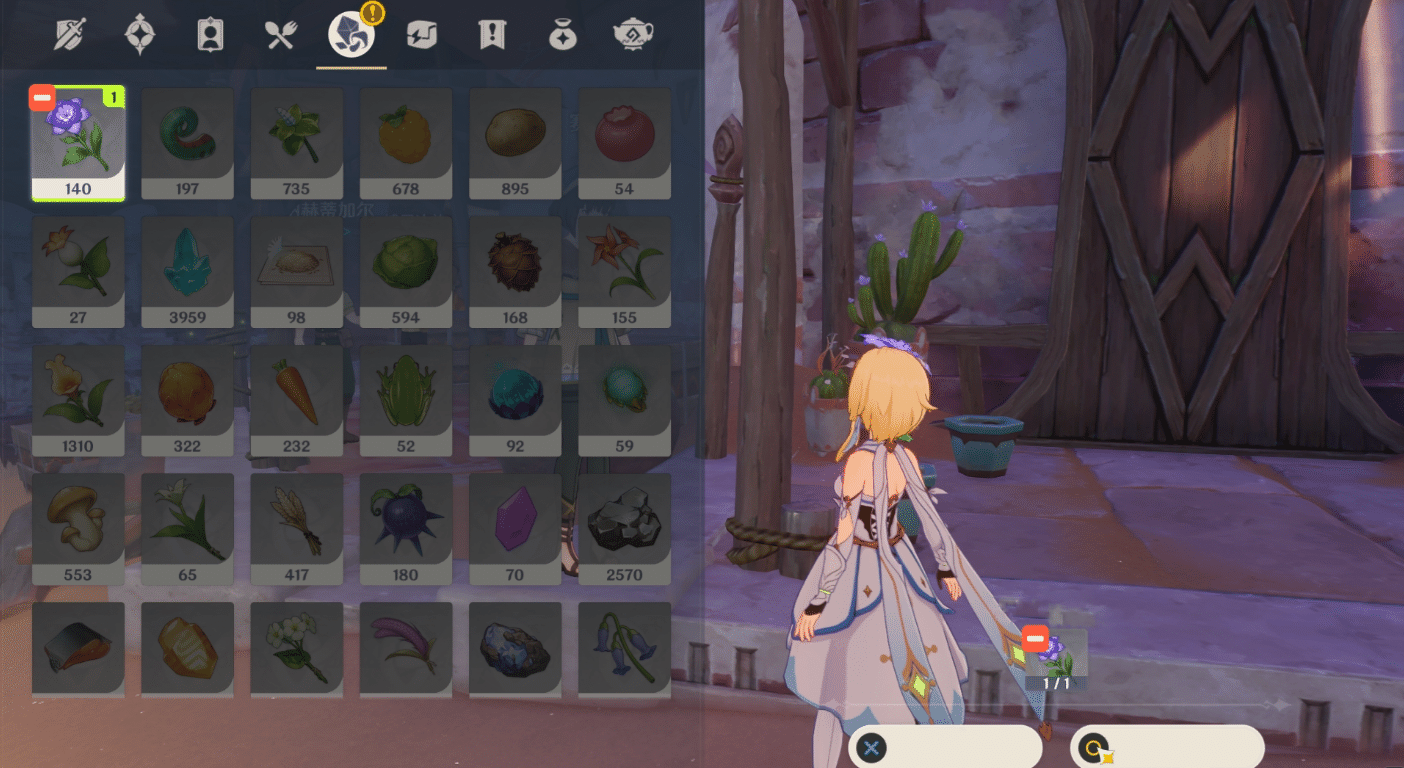
Task: Switch to the Food category icon
Action: [x=281, y=33]
